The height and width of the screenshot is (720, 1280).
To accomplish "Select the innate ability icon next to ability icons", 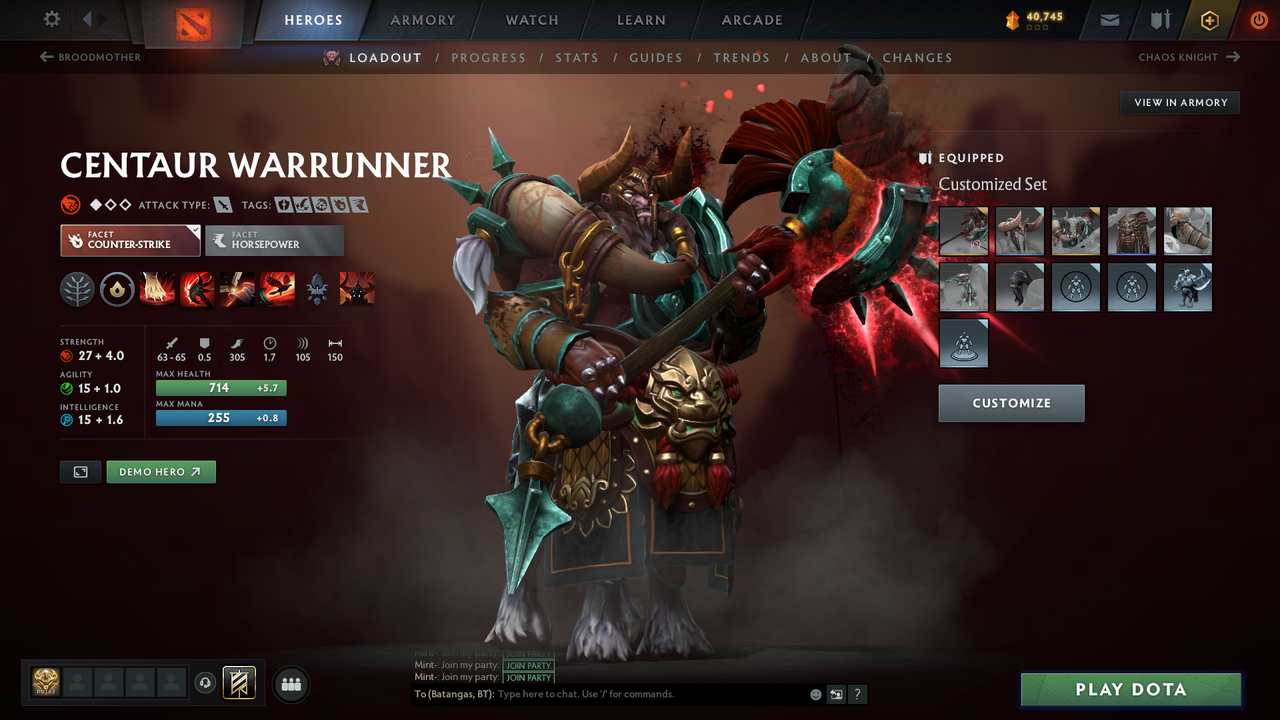I will tap(116, 289).
